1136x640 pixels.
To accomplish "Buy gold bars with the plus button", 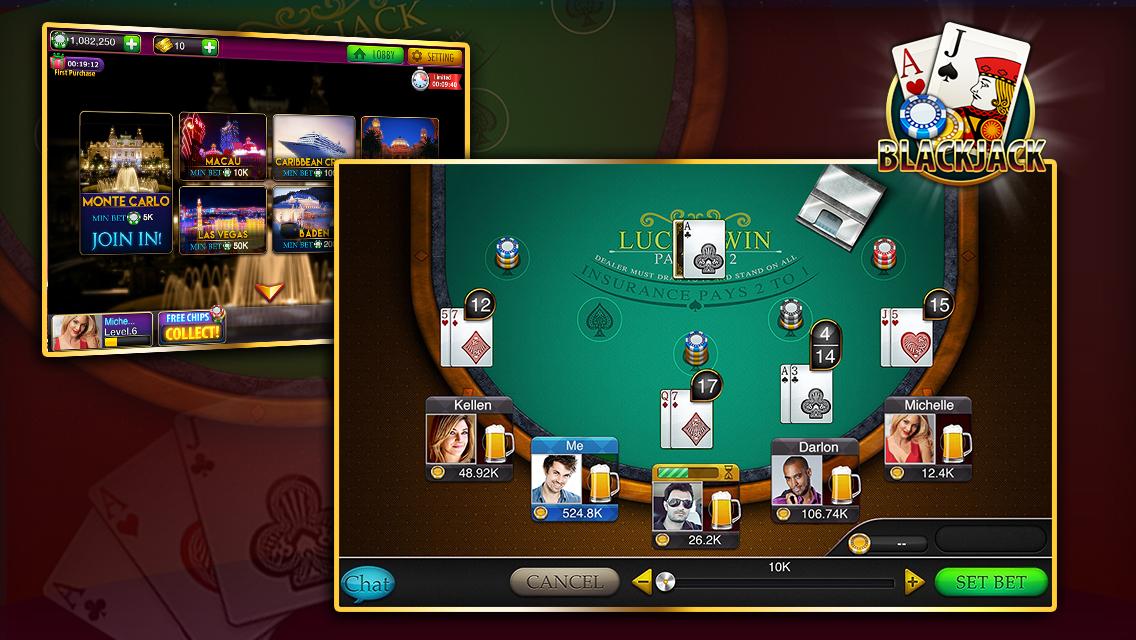I will pos(209,46).
